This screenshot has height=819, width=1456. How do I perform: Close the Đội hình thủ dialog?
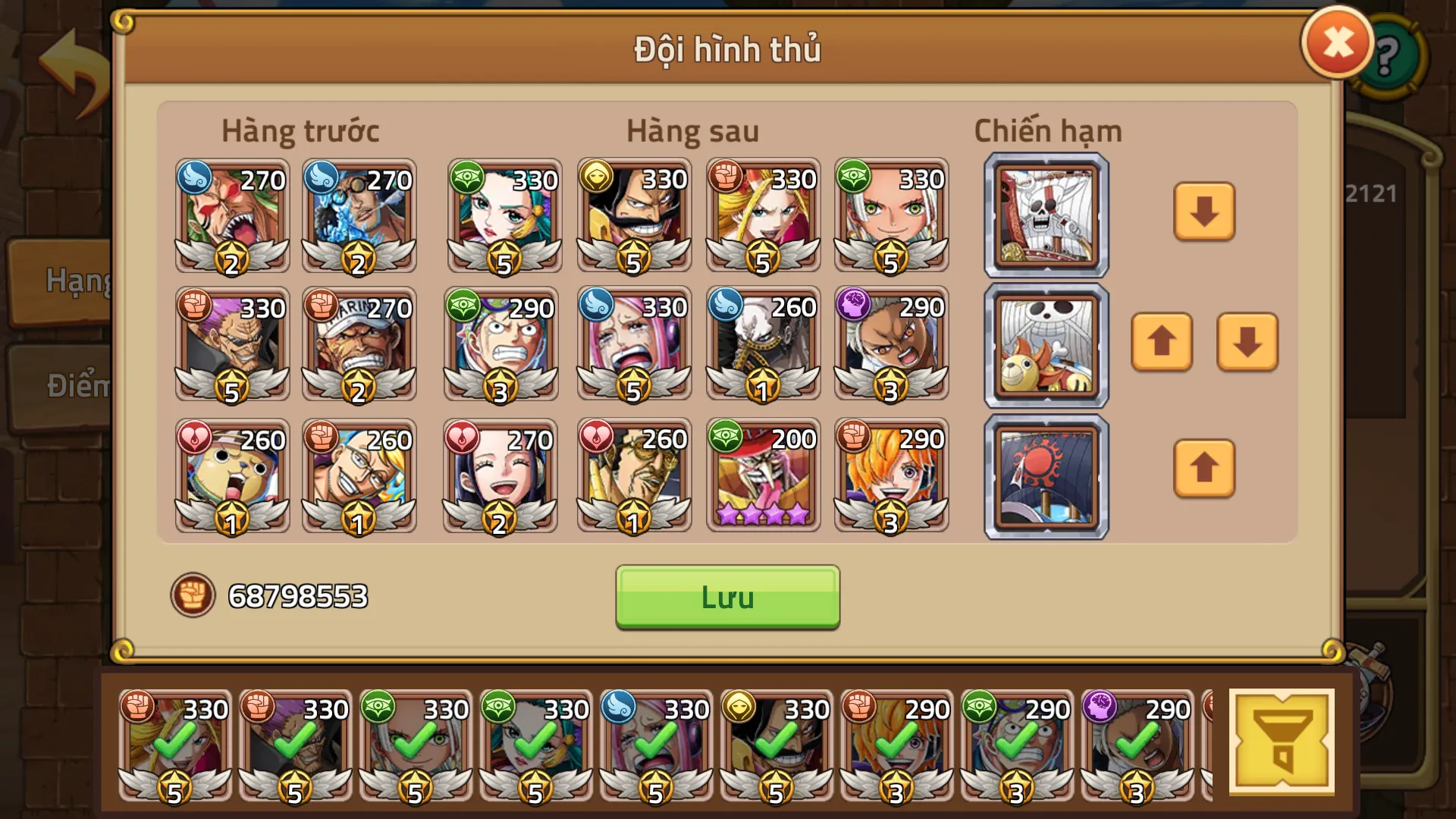tap(1337, 43)
